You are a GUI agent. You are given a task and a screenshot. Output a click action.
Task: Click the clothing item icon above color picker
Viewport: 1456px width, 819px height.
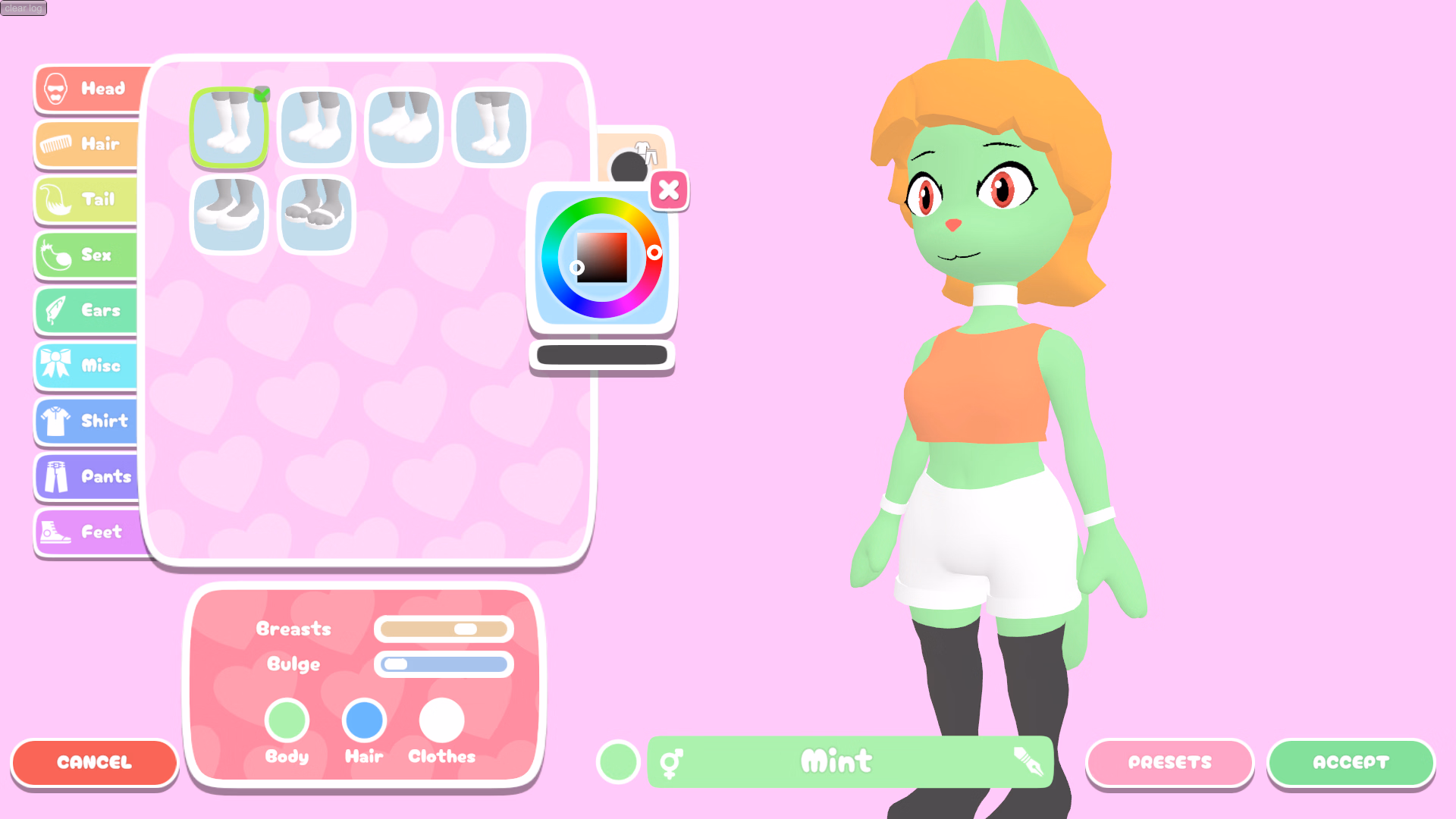[646, 154]
